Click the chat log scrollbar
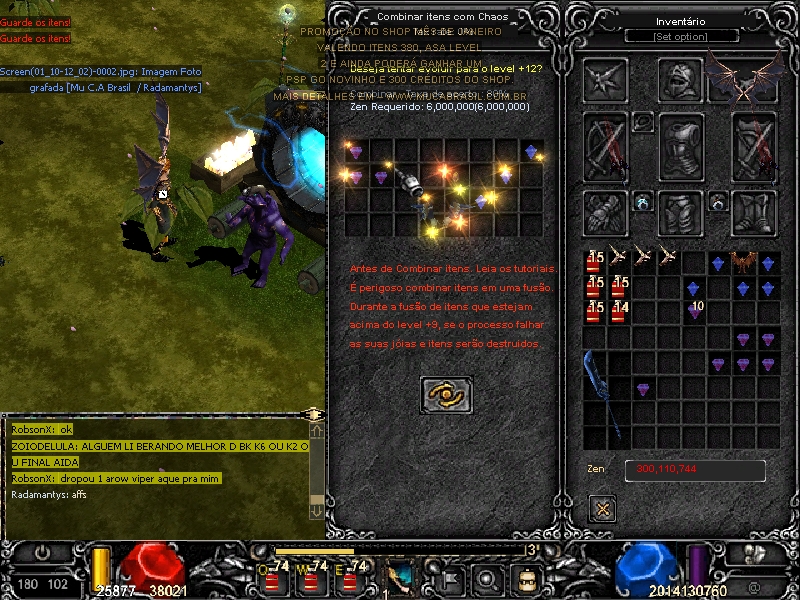This screenshot has width=800, height=600. [316, 469]
